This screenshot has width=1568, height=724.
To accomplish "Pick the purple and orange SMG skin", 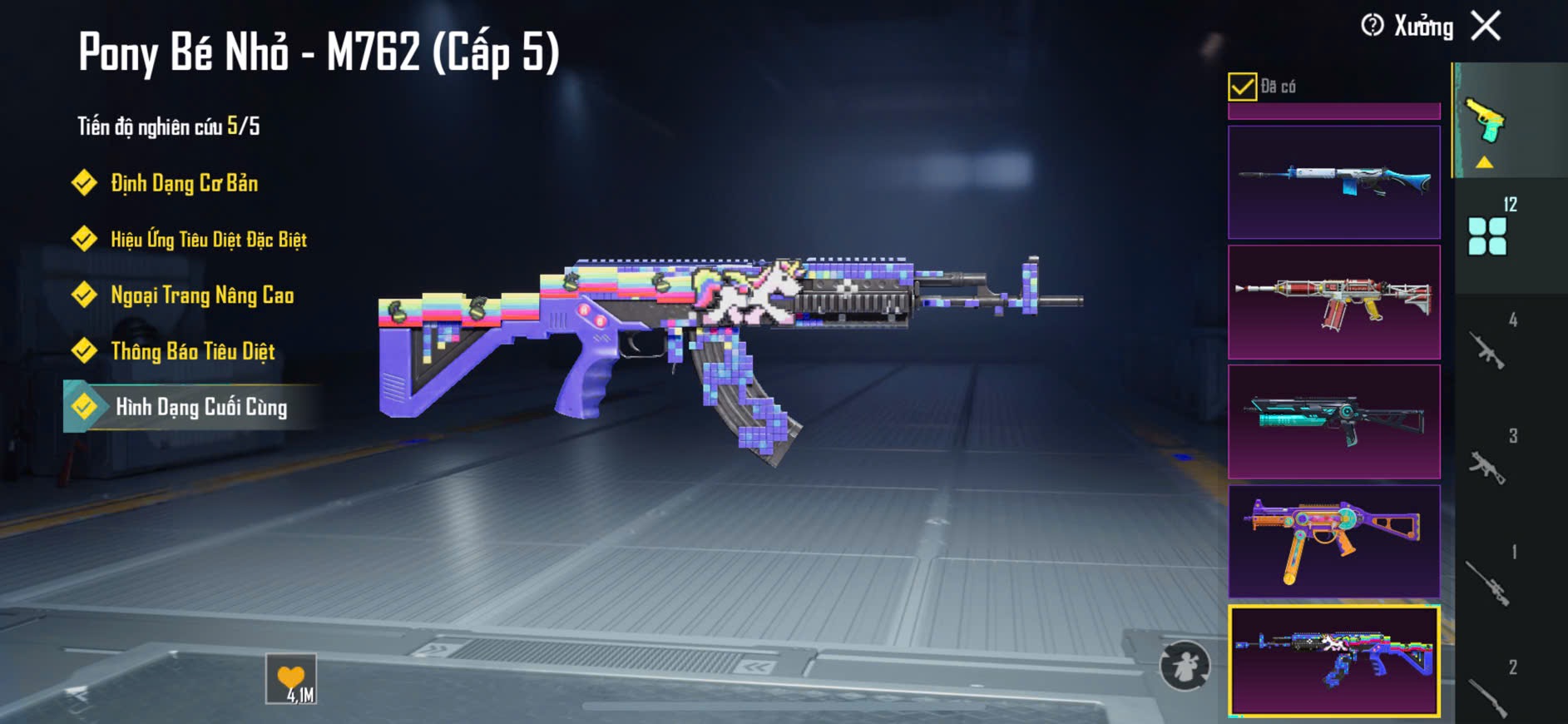I will (1333, 542).
